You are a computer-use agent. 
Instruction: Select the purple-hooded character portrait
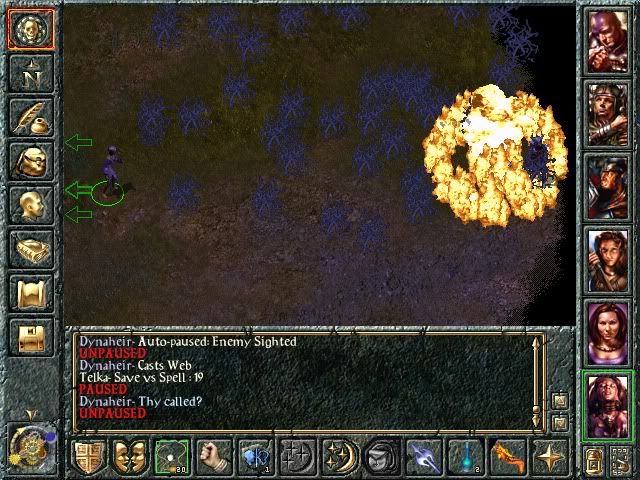608,40
